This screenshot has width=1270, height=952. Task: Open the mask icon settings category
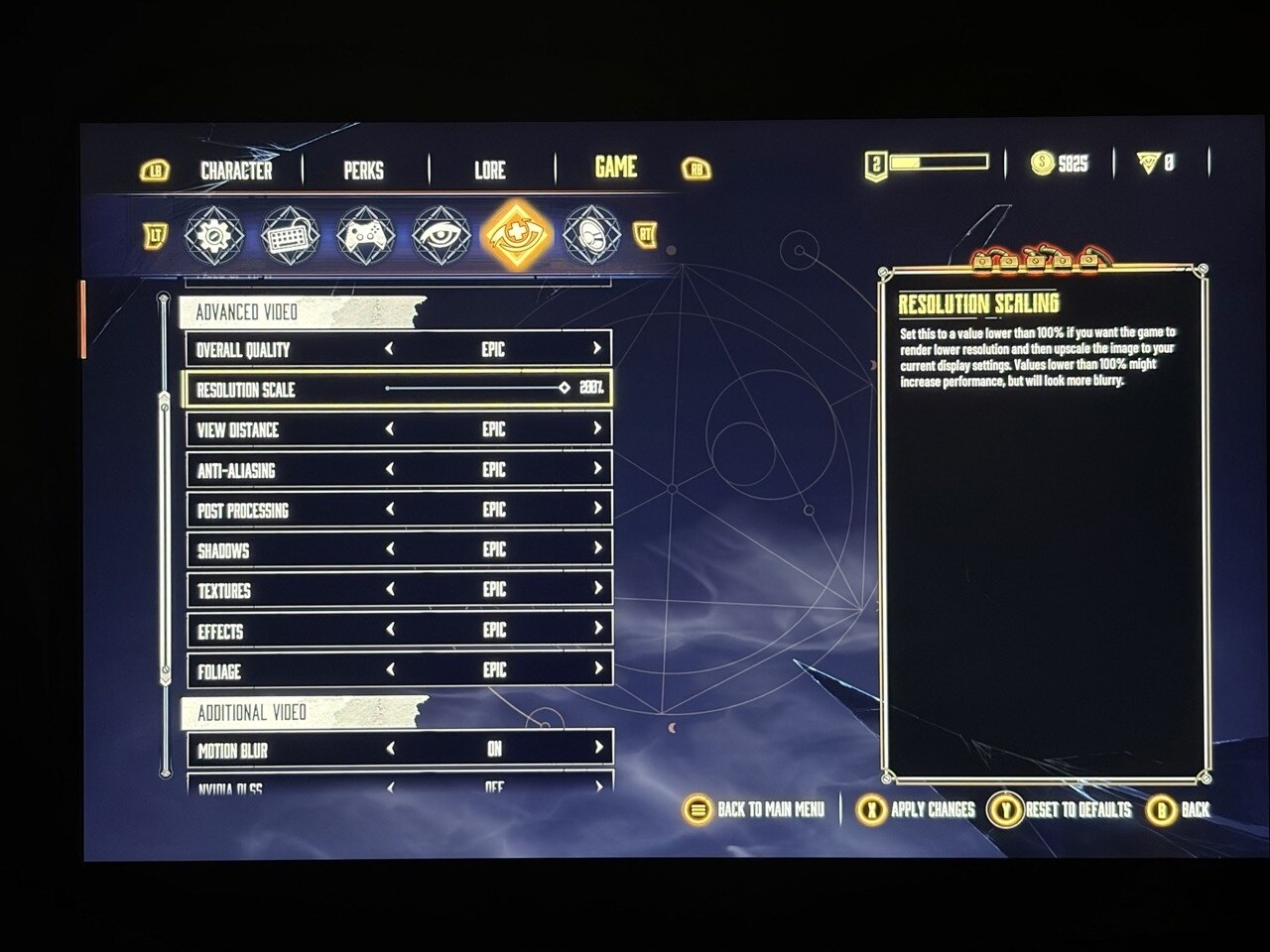pos(591,236)
